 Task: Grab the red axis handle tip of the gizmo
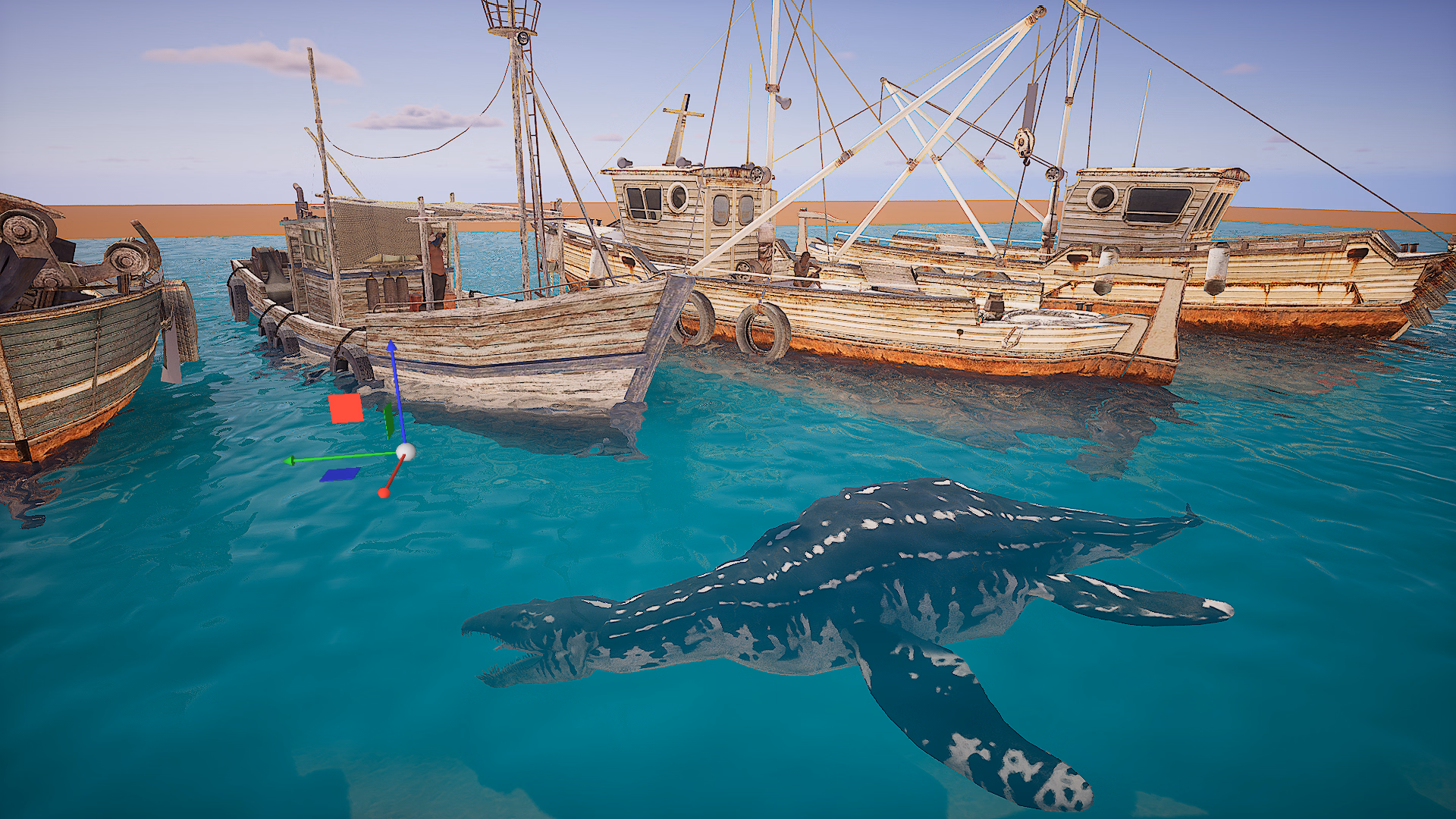[x=384, y=494]
